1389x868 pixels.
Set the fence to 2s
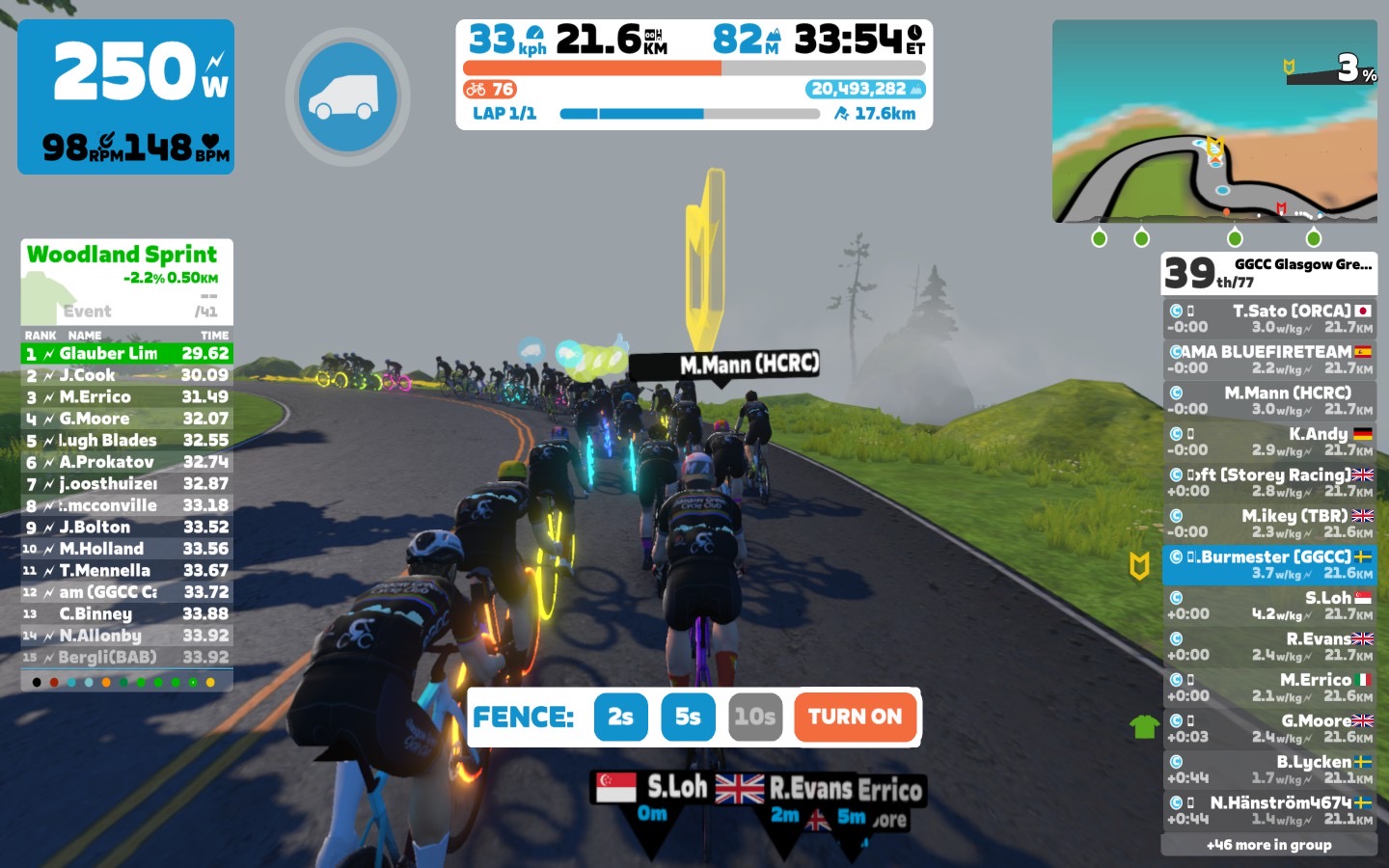[620, 718]
